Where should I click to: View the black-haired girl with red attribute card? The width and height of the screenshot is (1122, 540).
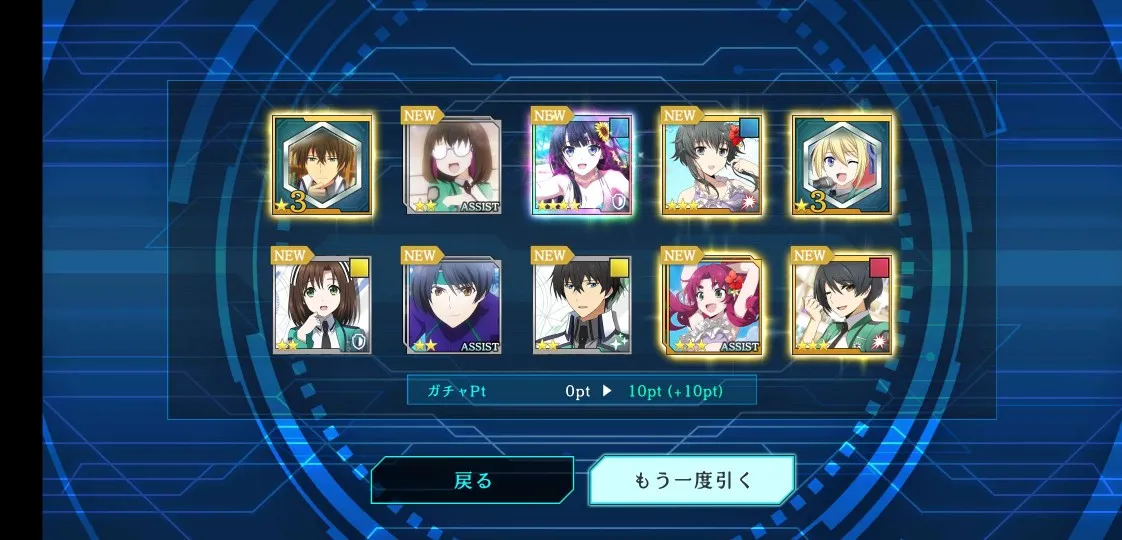pos(842,305)
